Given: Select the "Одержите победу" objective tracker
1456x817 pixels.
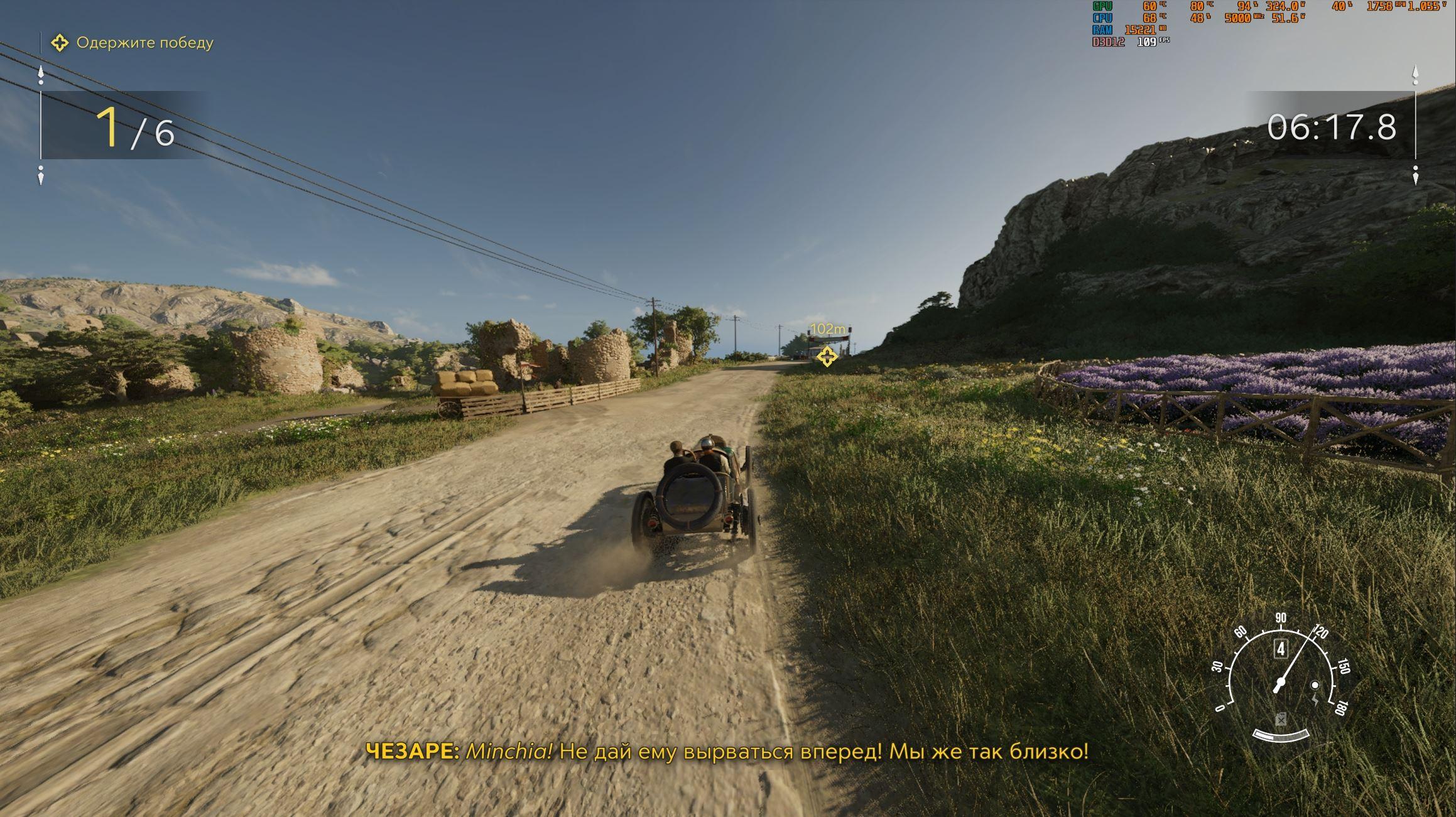Looking at the screenshot, I should 133,43.
